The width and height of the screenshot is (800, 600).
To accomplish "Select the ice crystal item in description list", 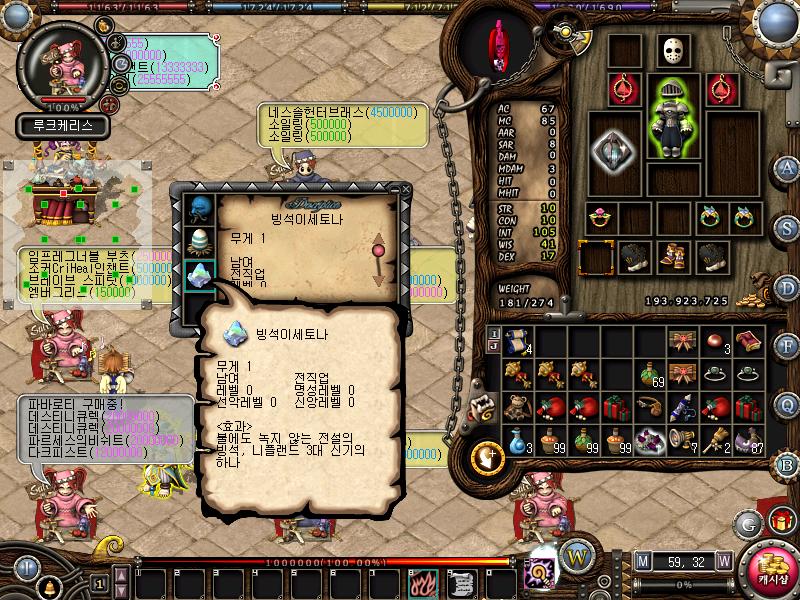I will tap(198, 275).
